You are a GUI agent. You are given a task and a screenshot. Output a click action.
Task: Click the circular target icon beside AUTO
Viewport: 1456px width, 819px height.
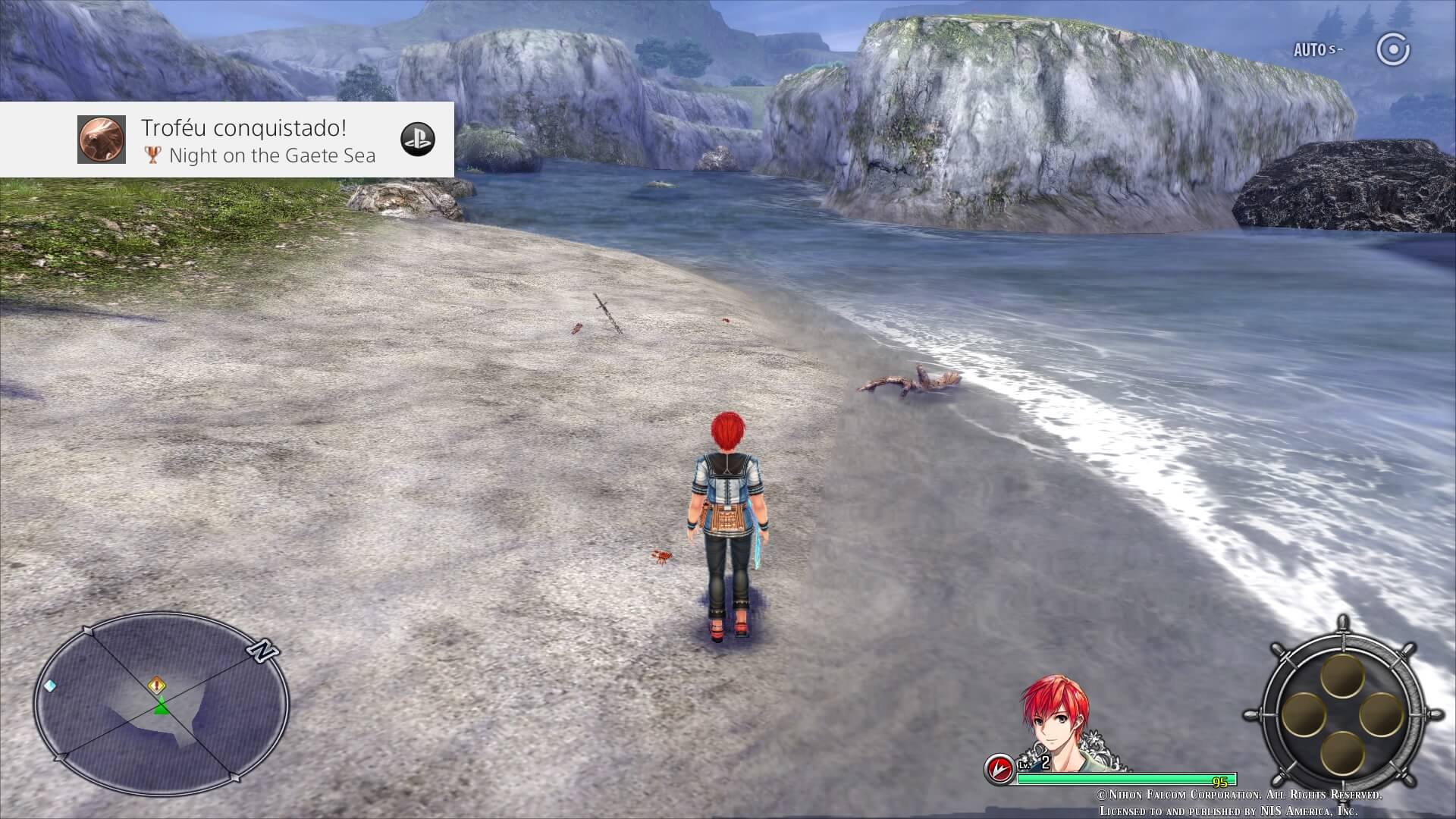pos(1393,51)
